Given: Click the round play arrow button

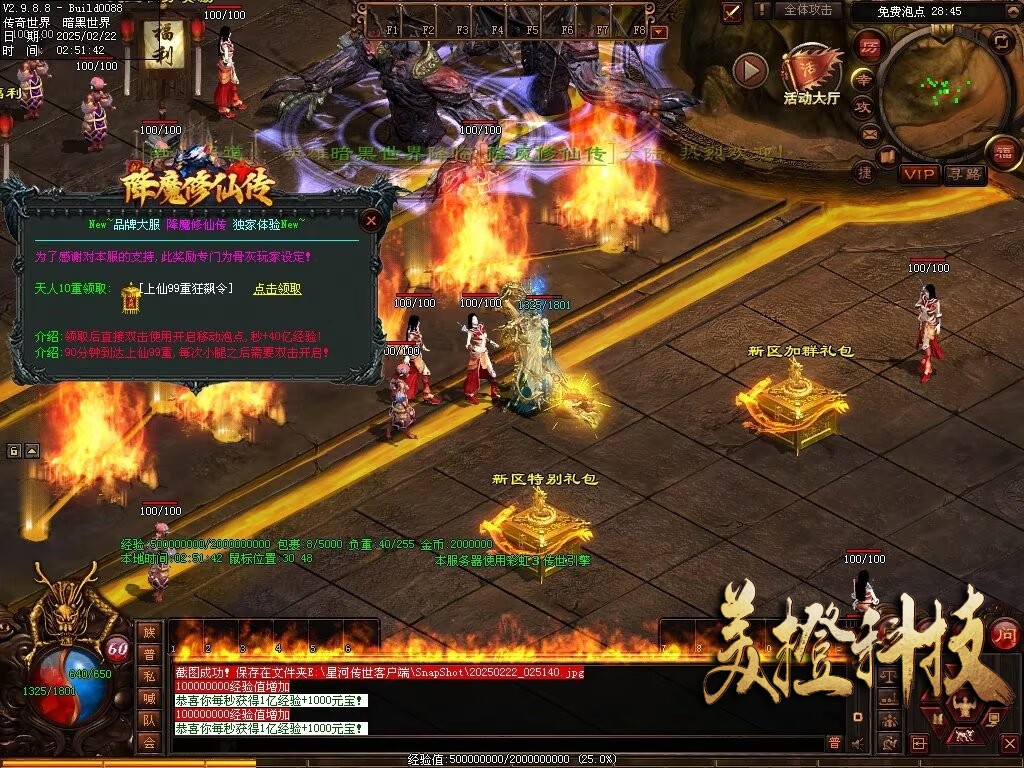Looking at the screenshot, I should pyautogui.click(x=750, y=70).
